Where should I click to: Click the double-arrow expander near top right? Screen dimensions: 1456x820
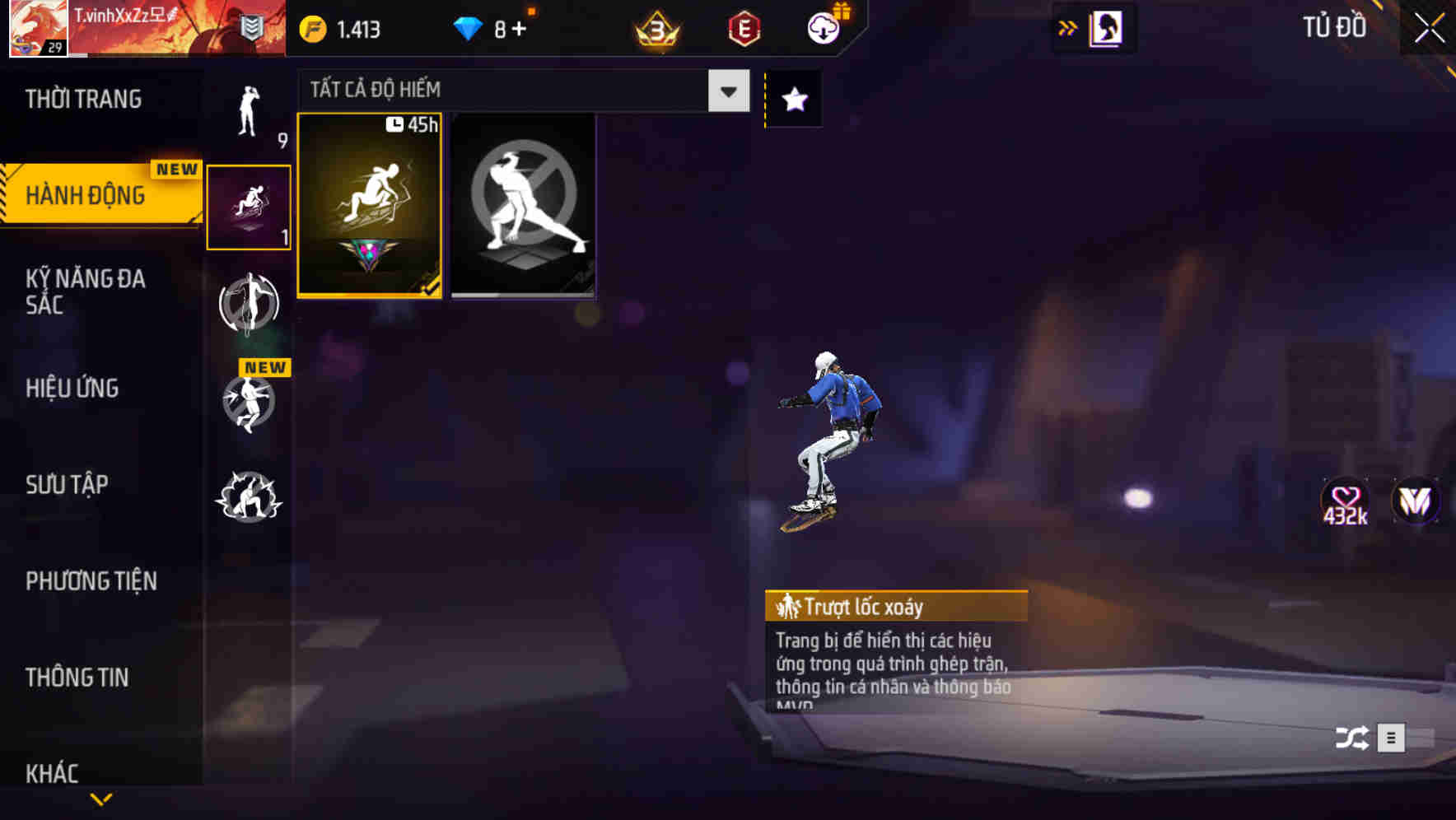tap(1068, 27)
